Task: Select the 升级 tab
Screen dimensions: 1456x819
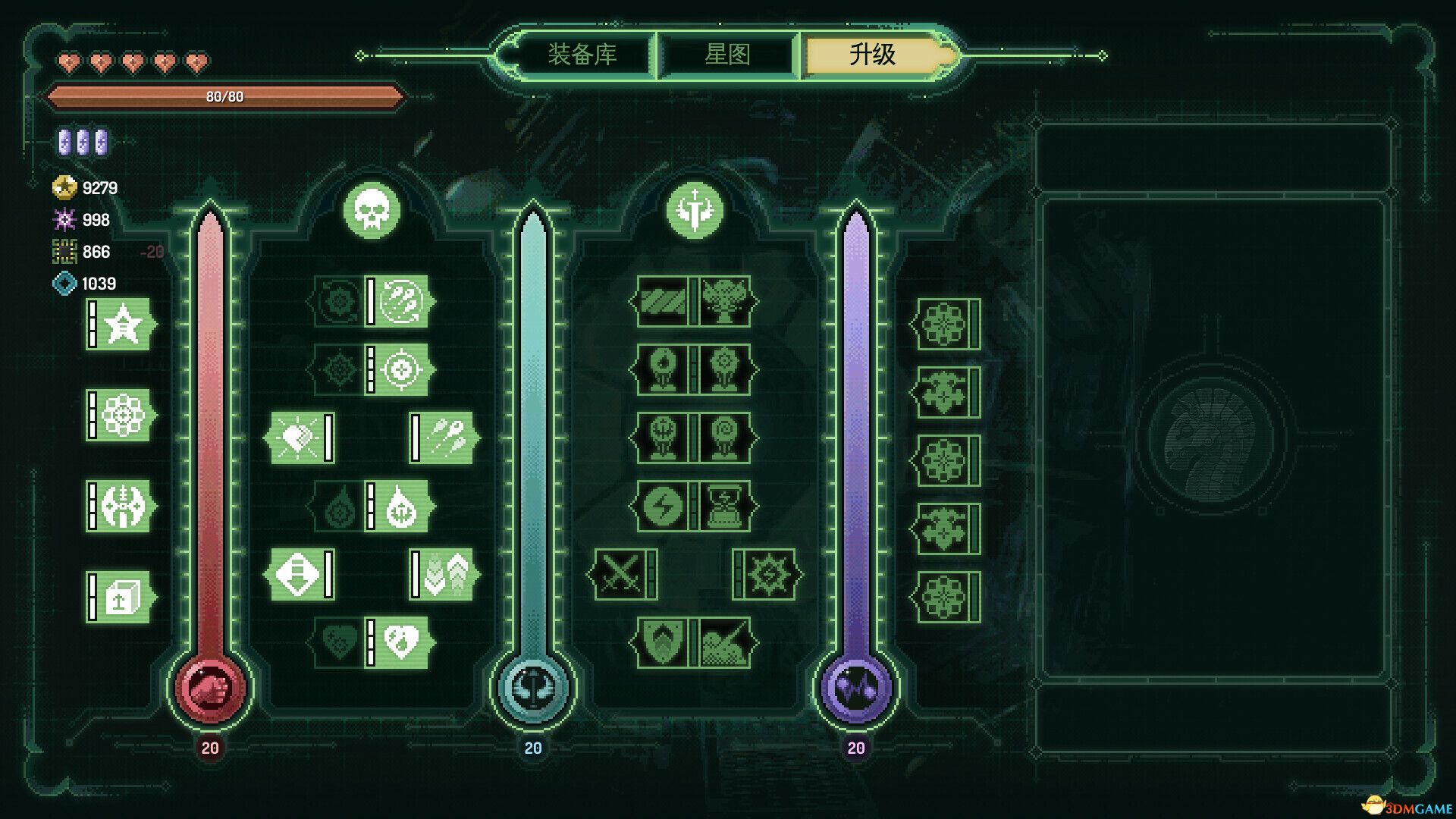Action: click(873, 55)
